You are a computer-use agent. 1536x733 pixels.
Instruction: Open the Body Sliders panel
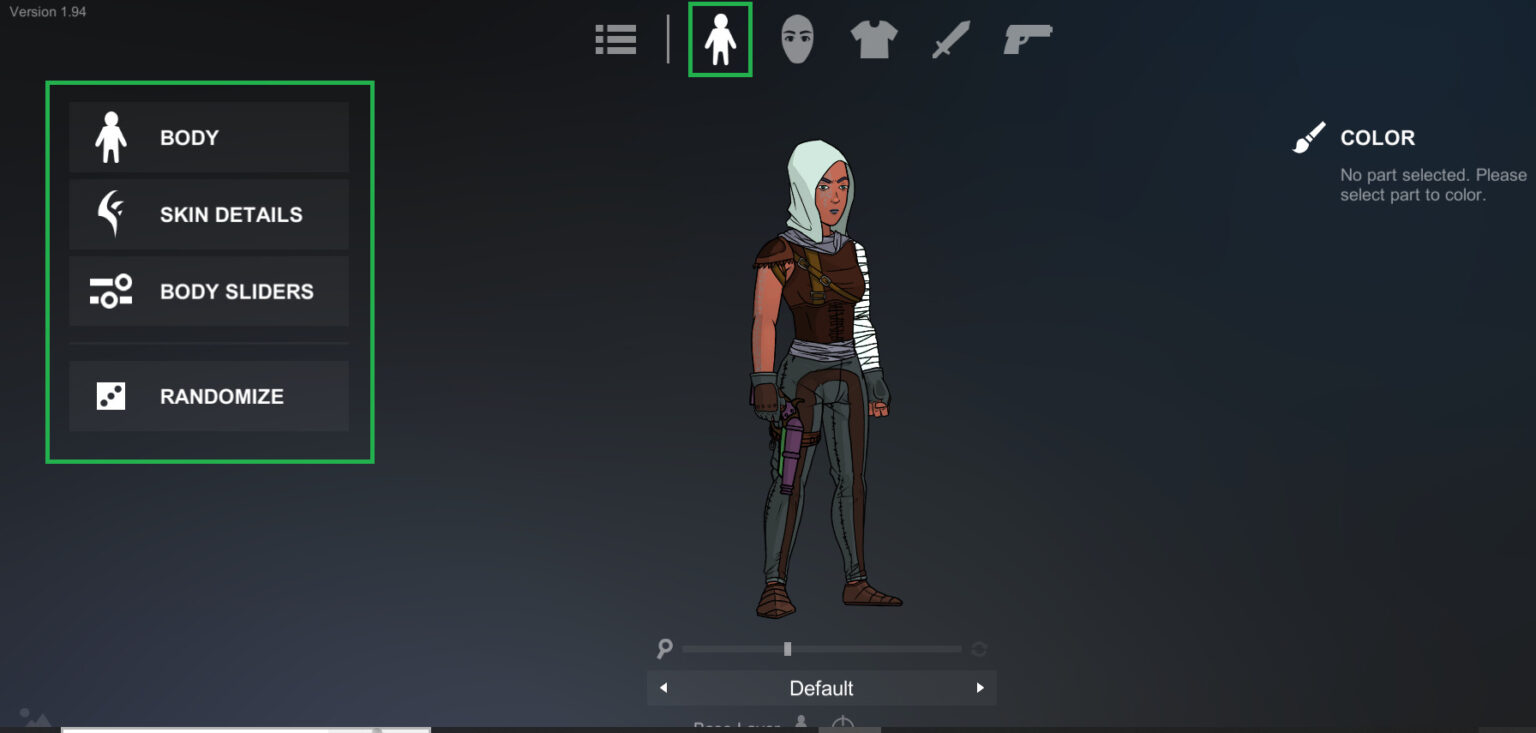click(208, 291)
